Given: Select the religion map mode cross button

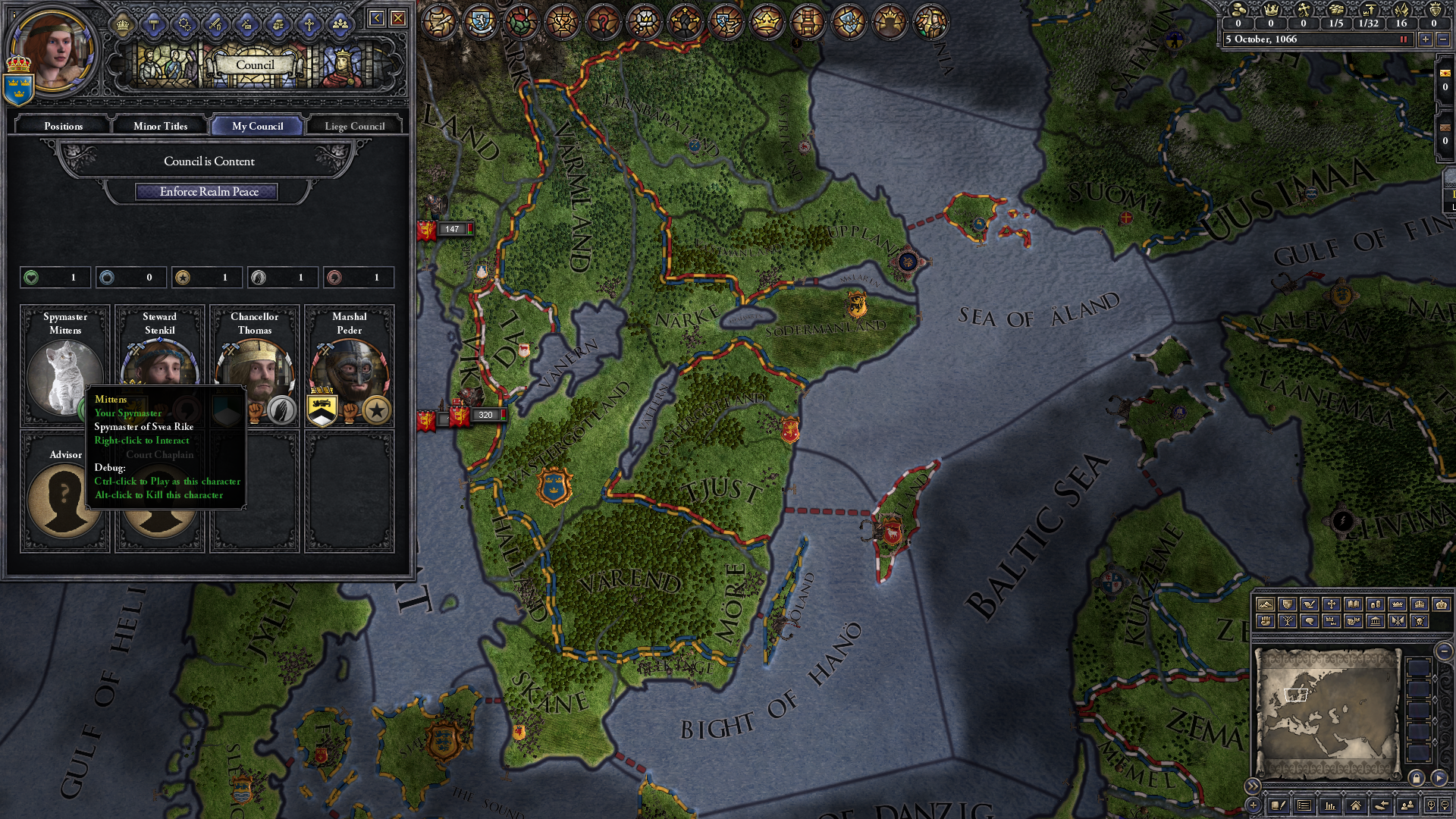Looking at the screenshot, I should click(1331, 604).
